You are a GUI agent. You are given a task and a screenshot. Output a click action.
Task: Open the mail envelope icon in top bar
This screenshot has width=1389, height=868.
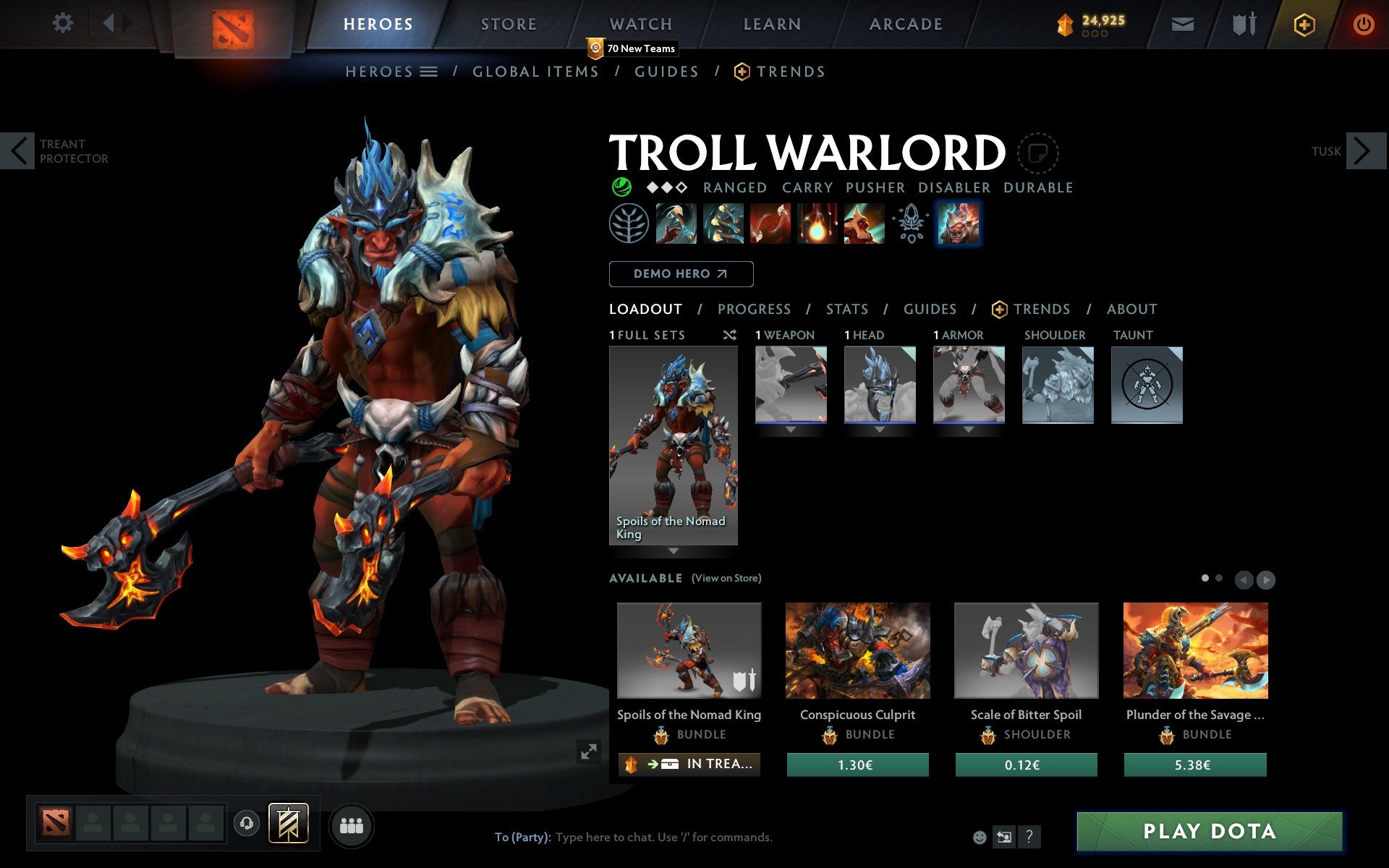coord(1182,23)
